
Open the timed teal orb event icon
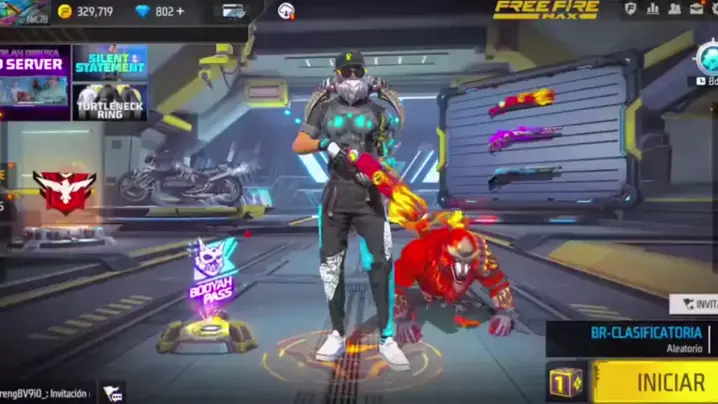click(708, 58)
